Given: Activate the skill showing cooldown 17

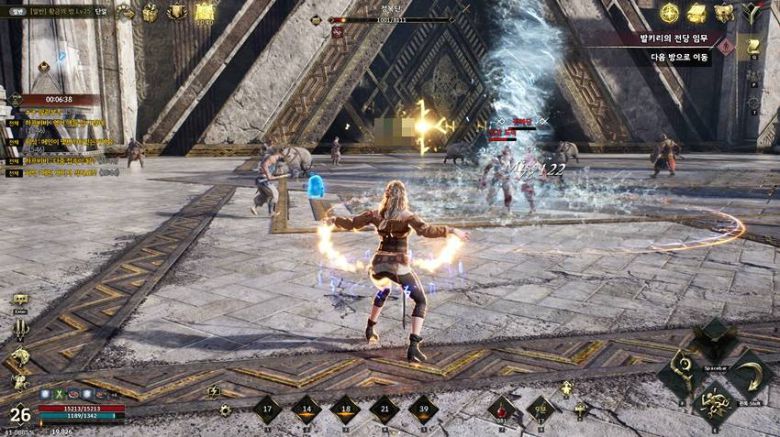Looking at the screenshot, I should (267, 409).
